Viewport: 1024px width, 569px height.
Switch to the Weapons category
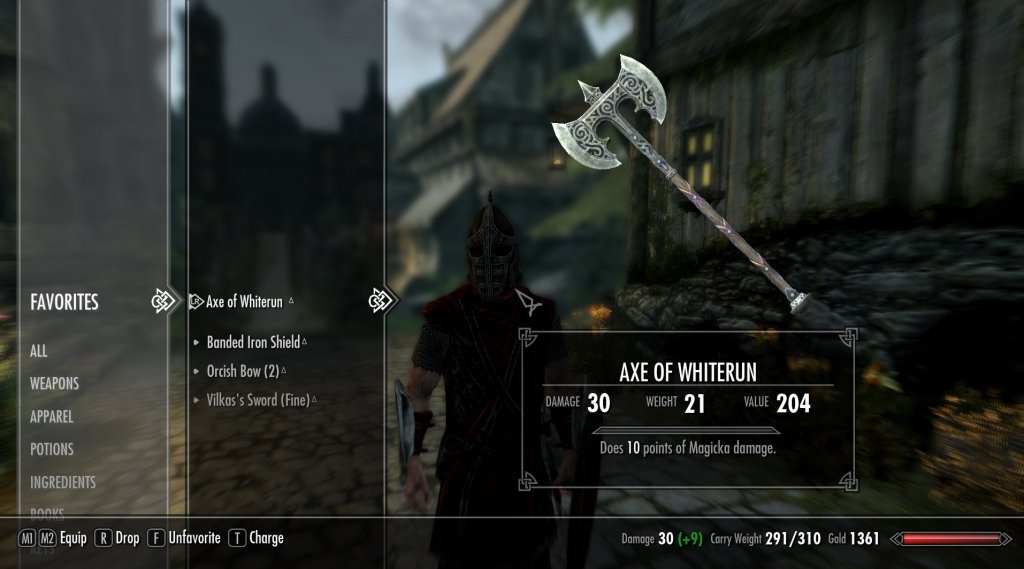point(54,383)
